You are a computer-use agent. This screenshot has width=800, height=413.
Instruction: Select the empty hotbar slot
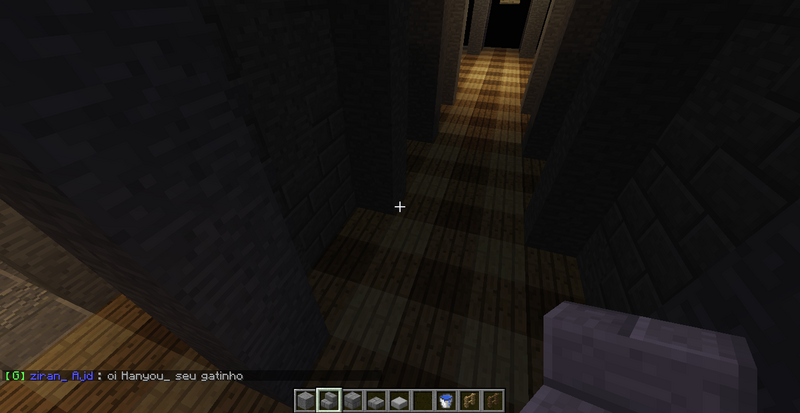pos(421,400)
